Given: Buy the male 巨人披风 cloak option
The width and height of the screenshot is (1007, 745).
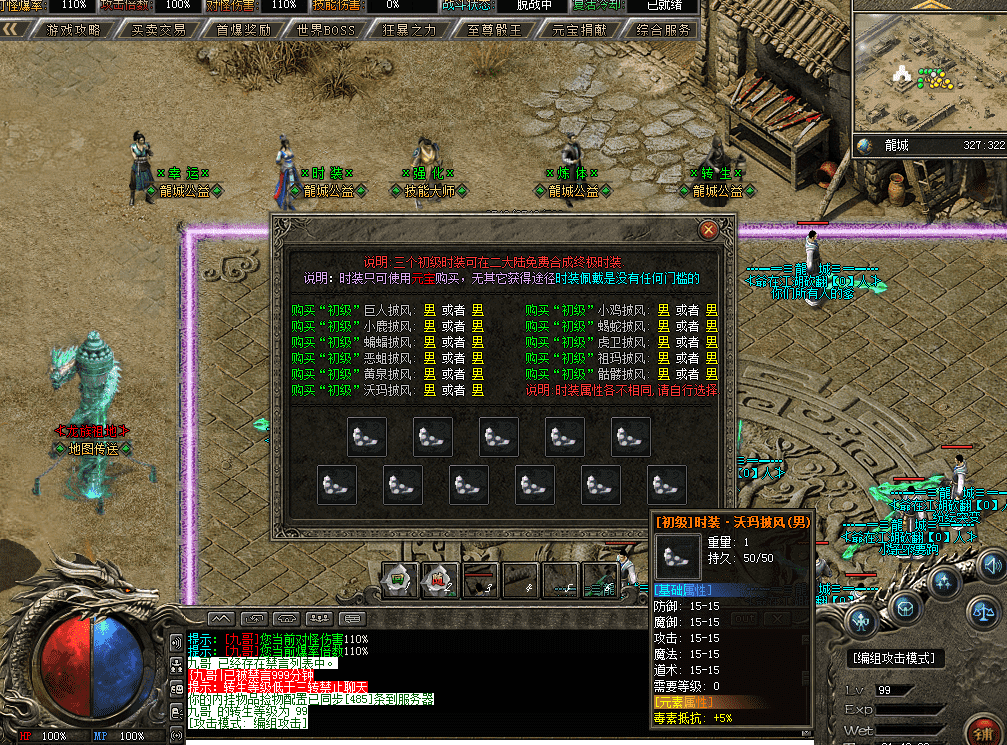Looking at the screenshot, I should click(429, 310).
